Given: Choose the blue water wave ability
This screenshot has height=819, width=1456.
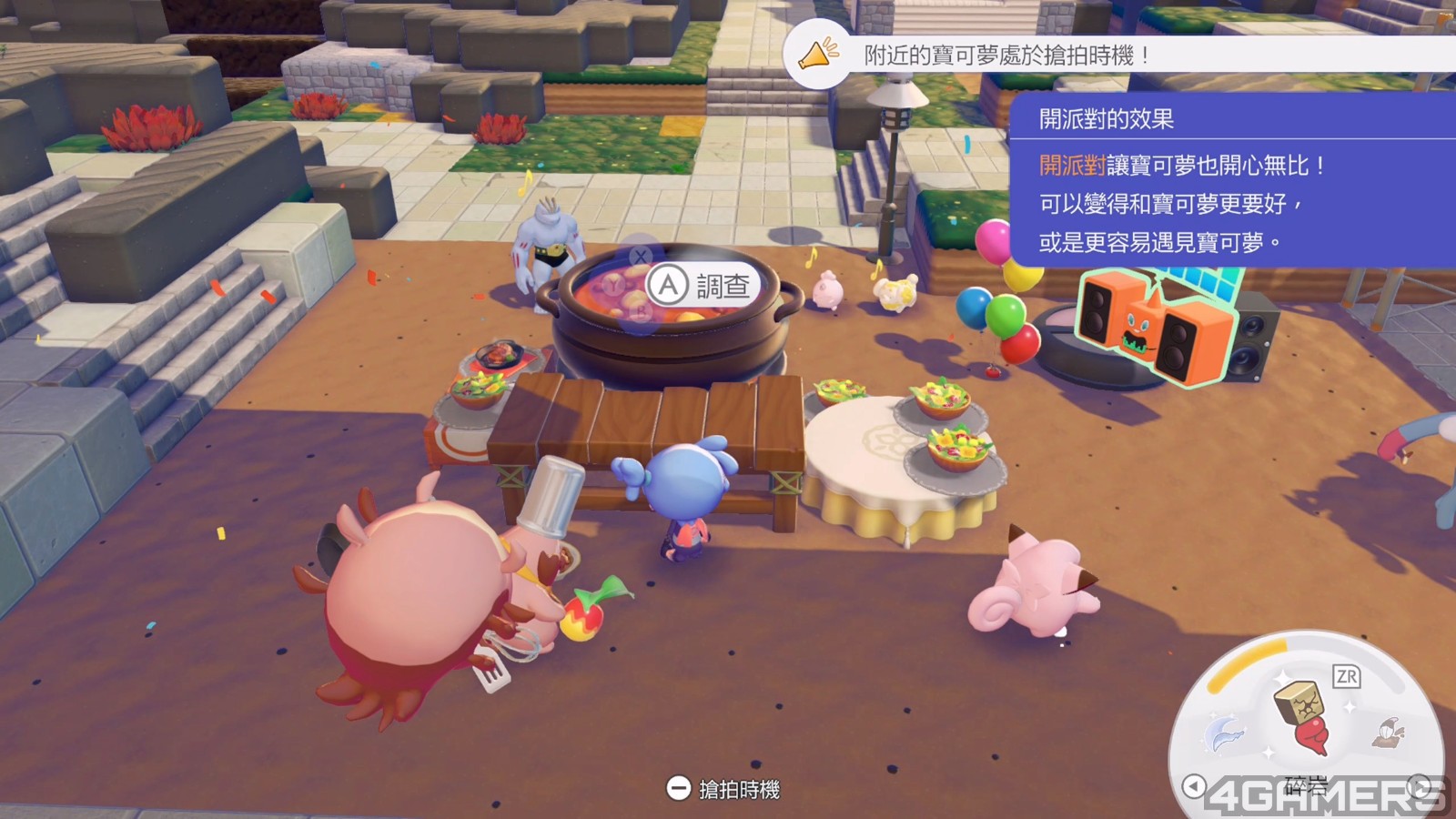Looking at the screenshot, I should 1226,733.
